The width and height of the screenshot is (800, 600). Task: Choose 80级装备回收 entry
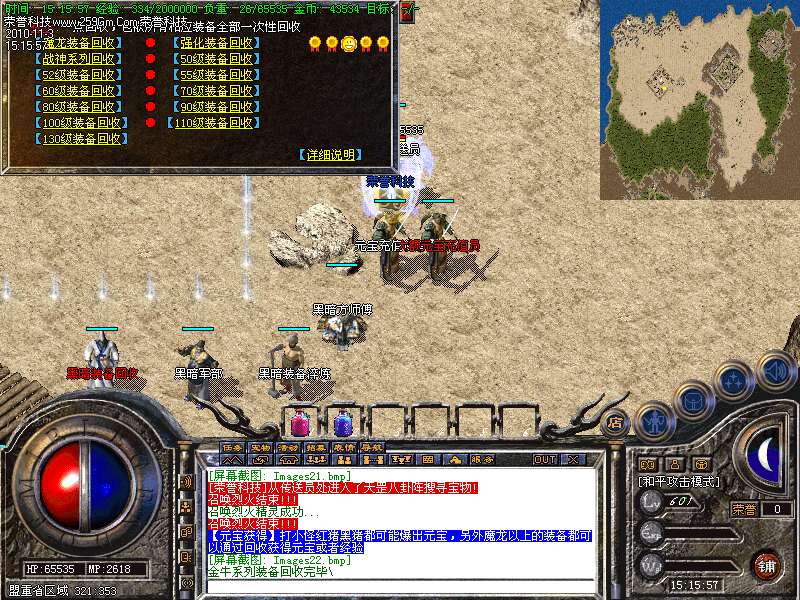pos(80,107)
